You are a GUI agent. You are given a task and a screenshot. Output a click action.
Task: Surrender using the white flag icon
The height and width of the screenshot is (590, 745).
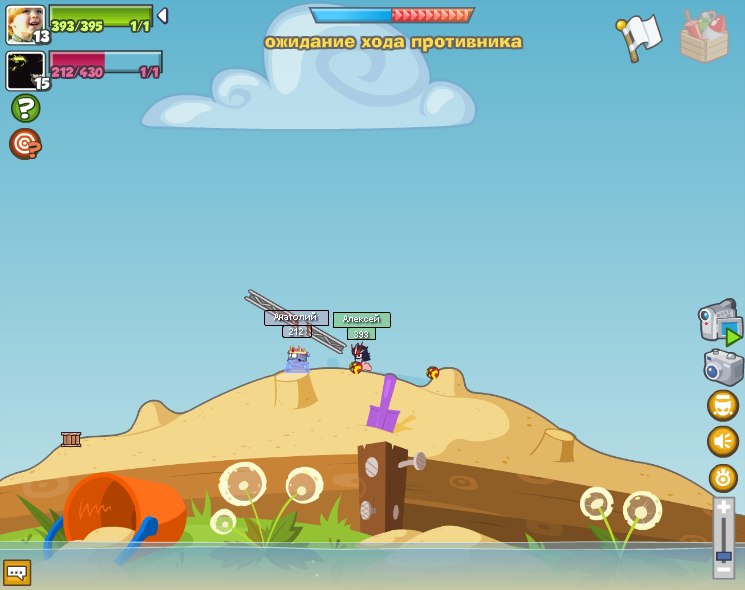[x=639, y=37]
